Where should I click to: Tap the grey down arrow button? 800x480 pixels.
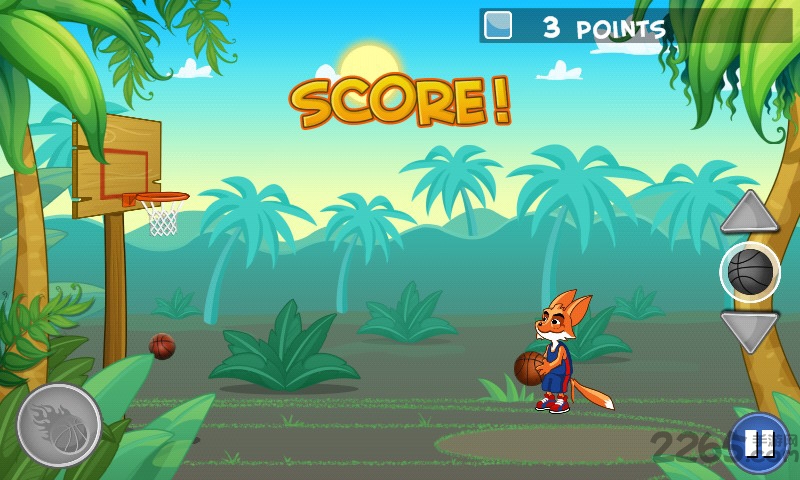[x=749, y=329]
